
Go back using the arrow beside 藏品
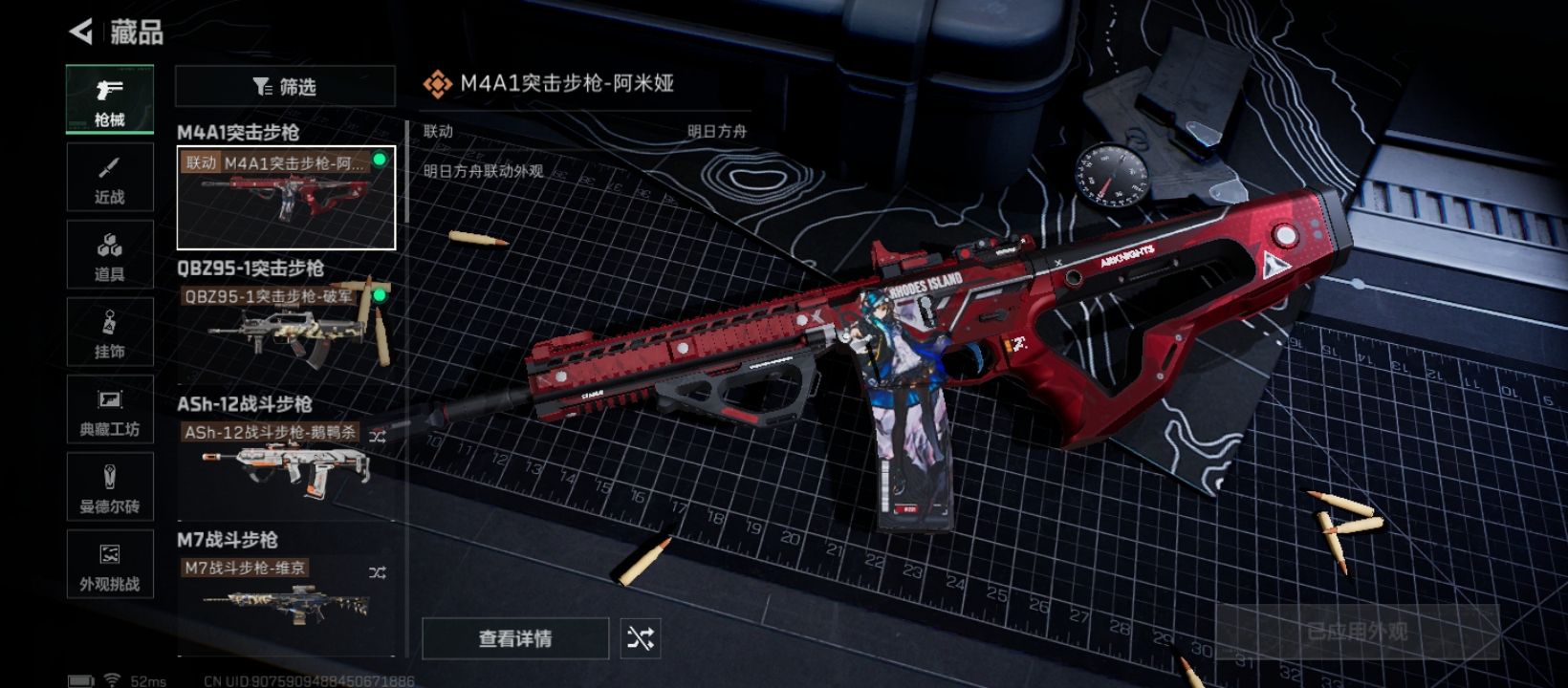[x=82, y=32]
